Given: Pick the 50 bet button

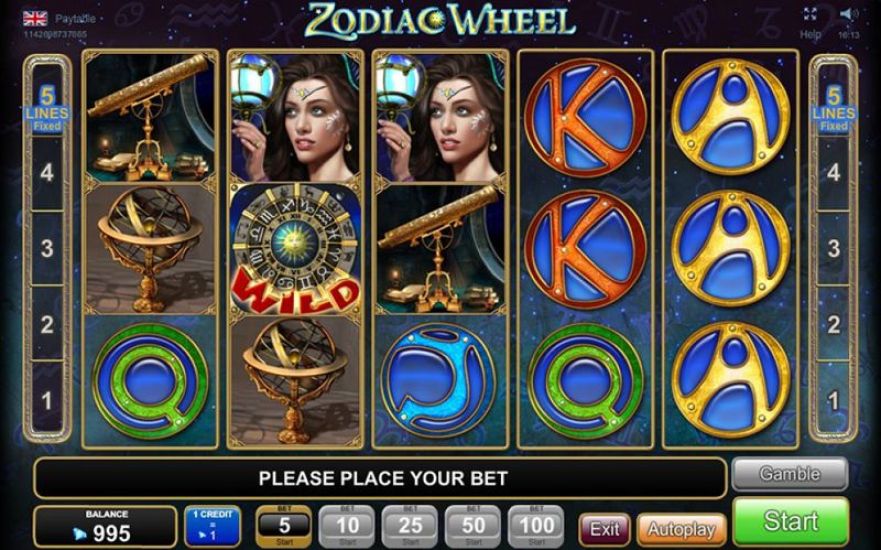Looking at the screenshot, I should tap(473, 524).
